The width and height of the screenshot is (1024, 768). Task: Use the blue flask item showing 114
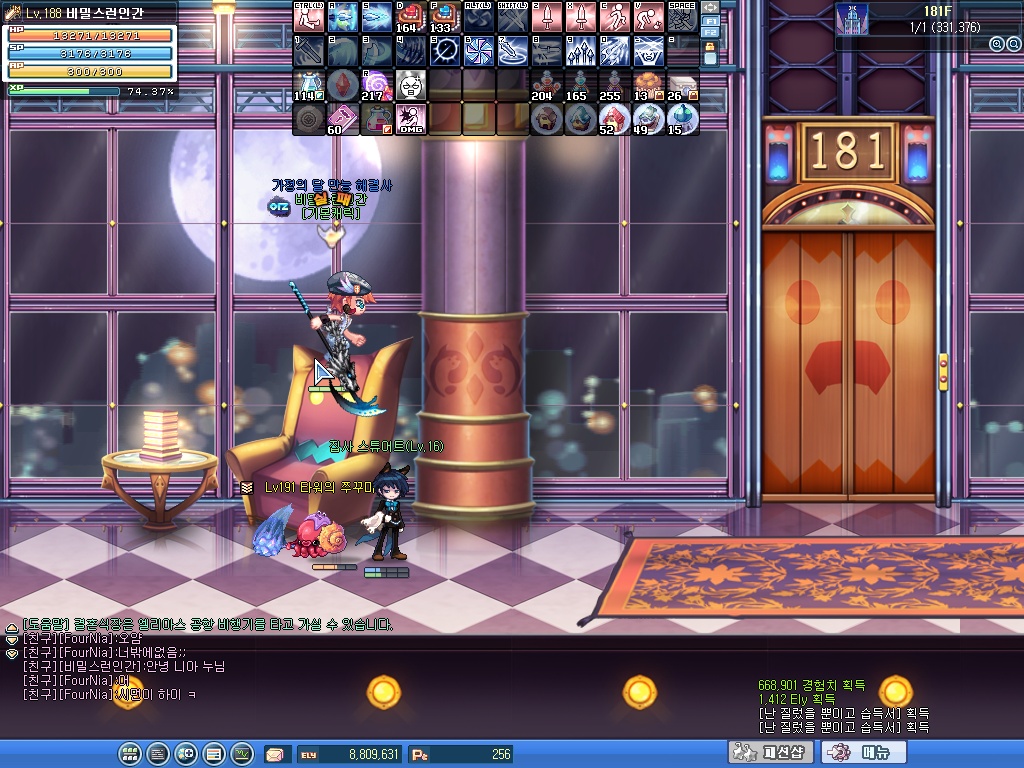pyautogui.click(x=308, y=85)
